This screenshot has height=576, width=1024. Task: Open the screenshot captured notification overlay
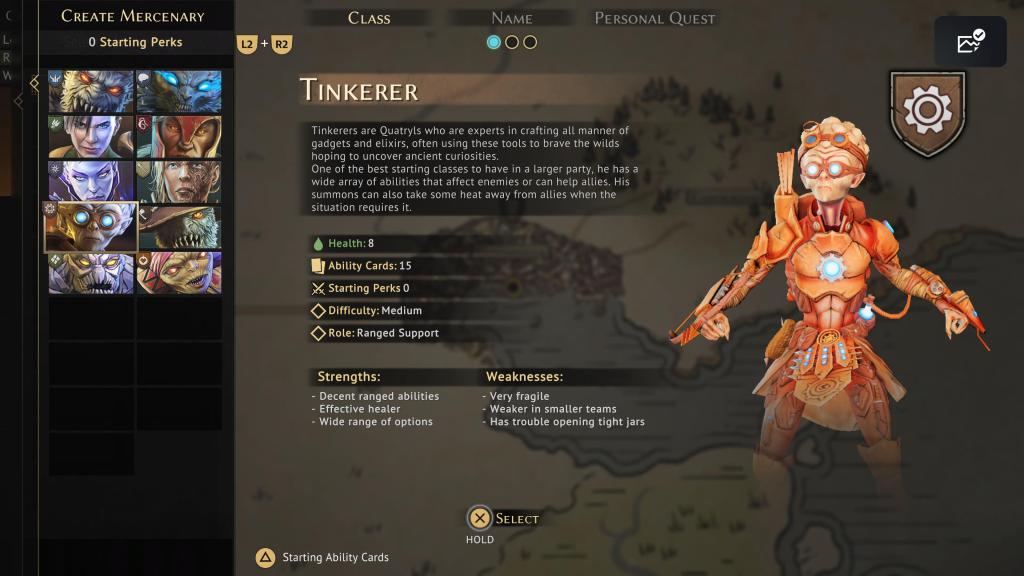click(x=970, y=42)
